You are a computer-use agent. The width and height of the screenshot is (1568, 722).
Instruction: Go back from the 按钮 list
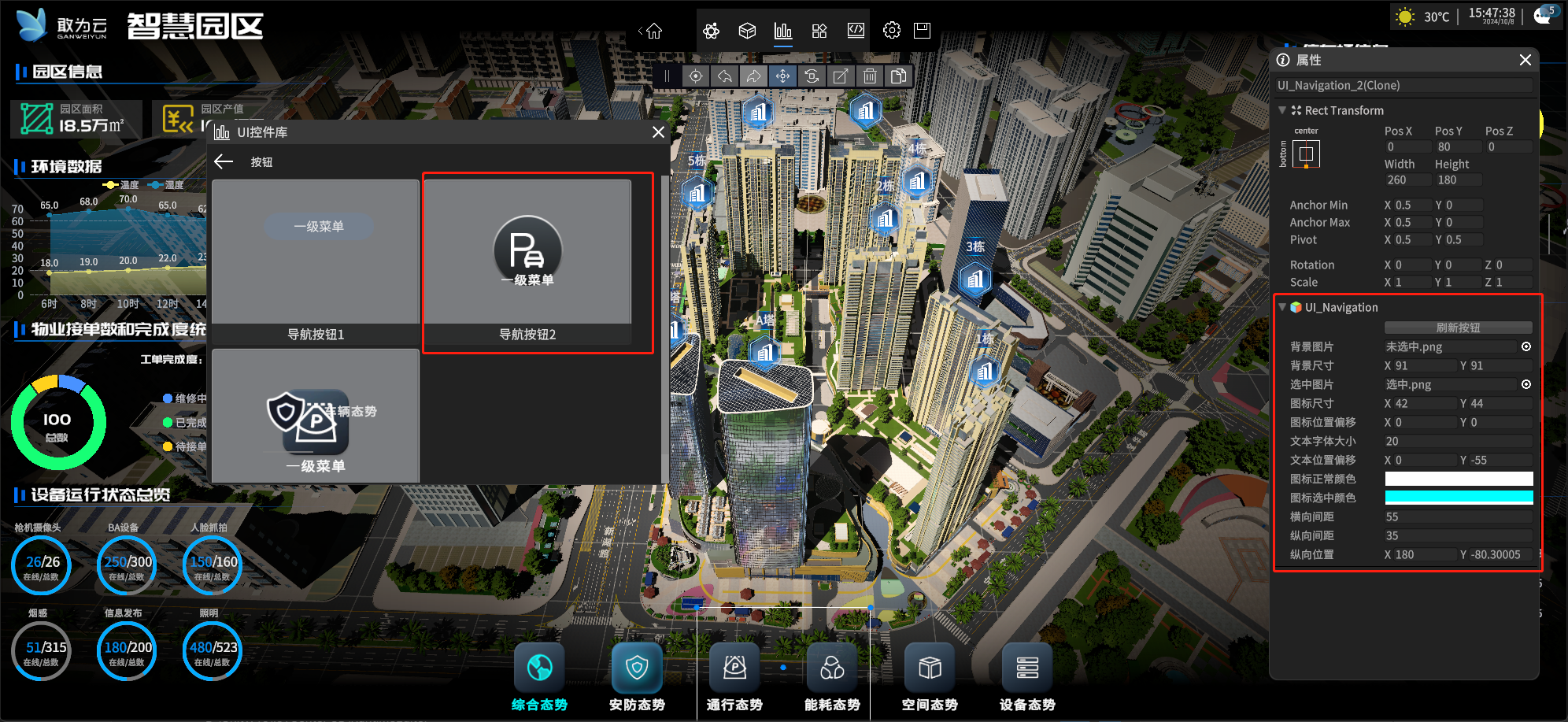click(224, 161)
